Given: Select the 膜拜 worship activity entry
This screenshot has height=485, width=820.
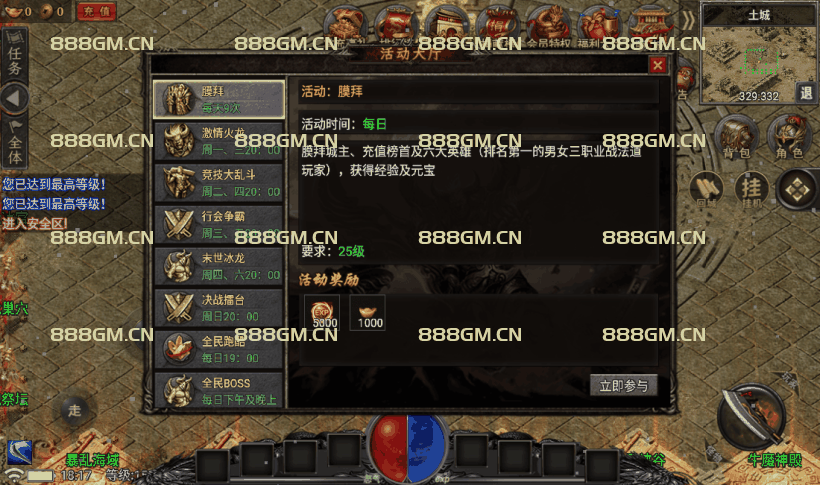Looking at the screenshot, I should coord(219,98).
